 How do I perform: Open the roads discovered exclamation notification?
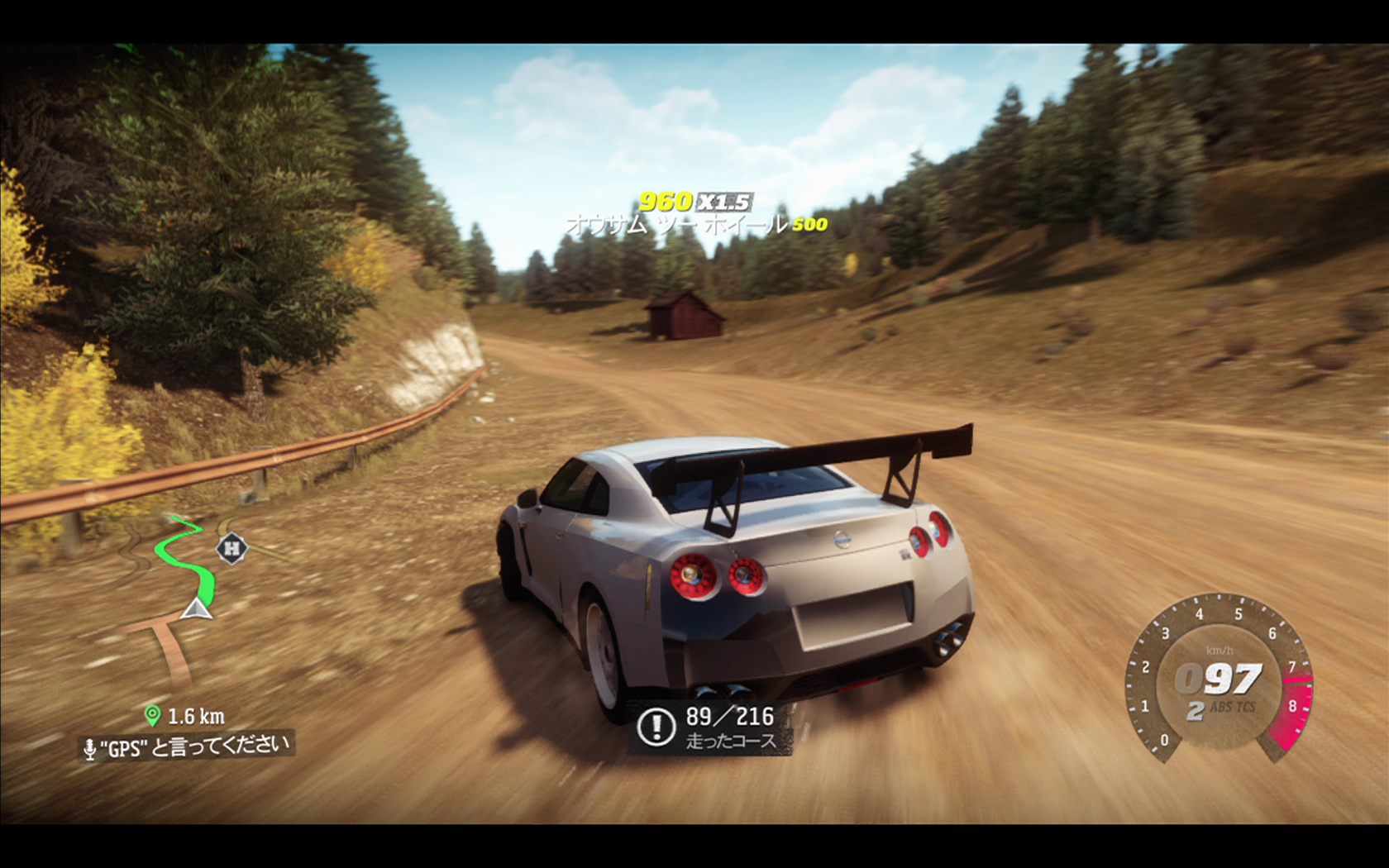[656, 727]
